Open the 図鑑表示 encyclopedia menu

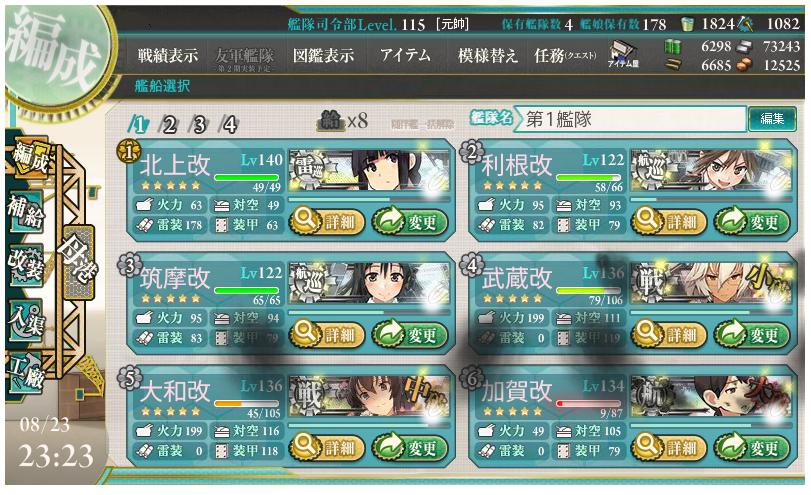pos(323,57)
